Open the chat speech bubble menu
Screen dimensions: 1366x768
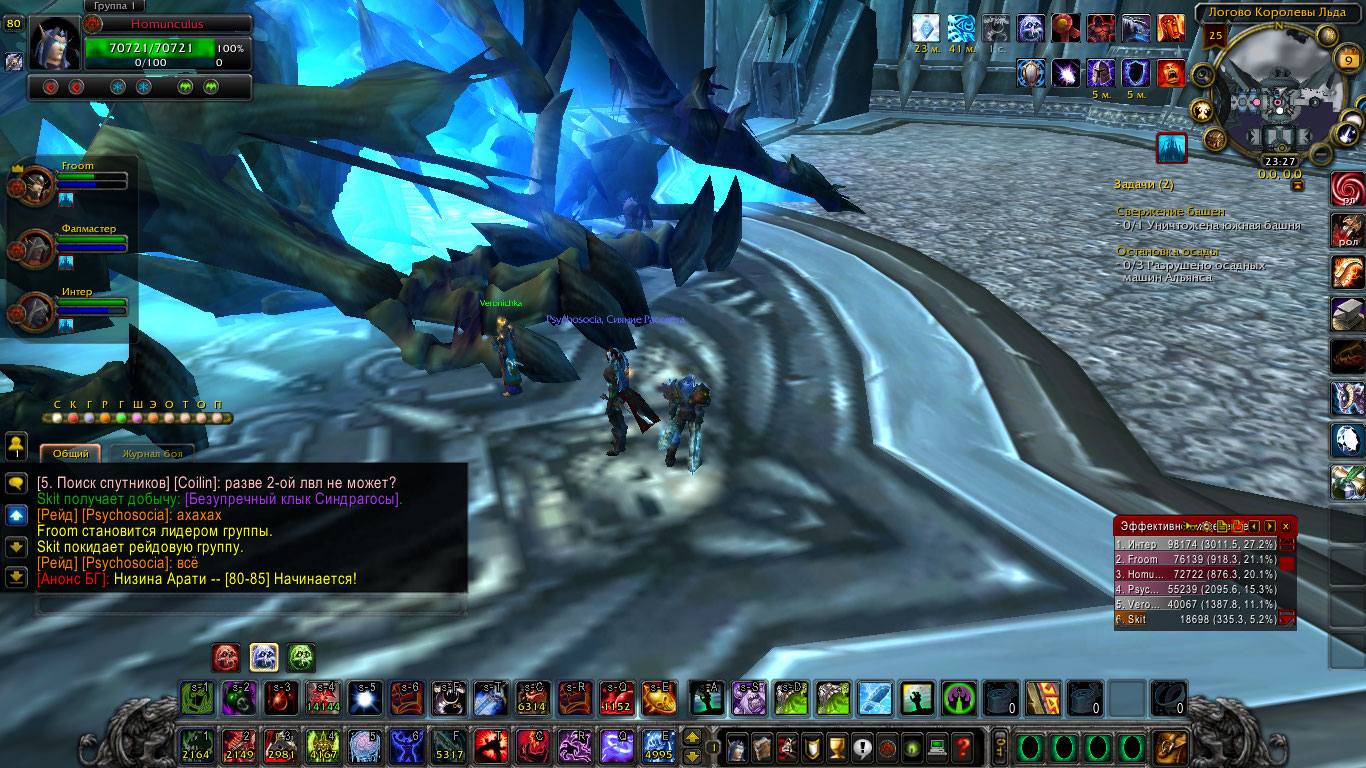(16, 483)
